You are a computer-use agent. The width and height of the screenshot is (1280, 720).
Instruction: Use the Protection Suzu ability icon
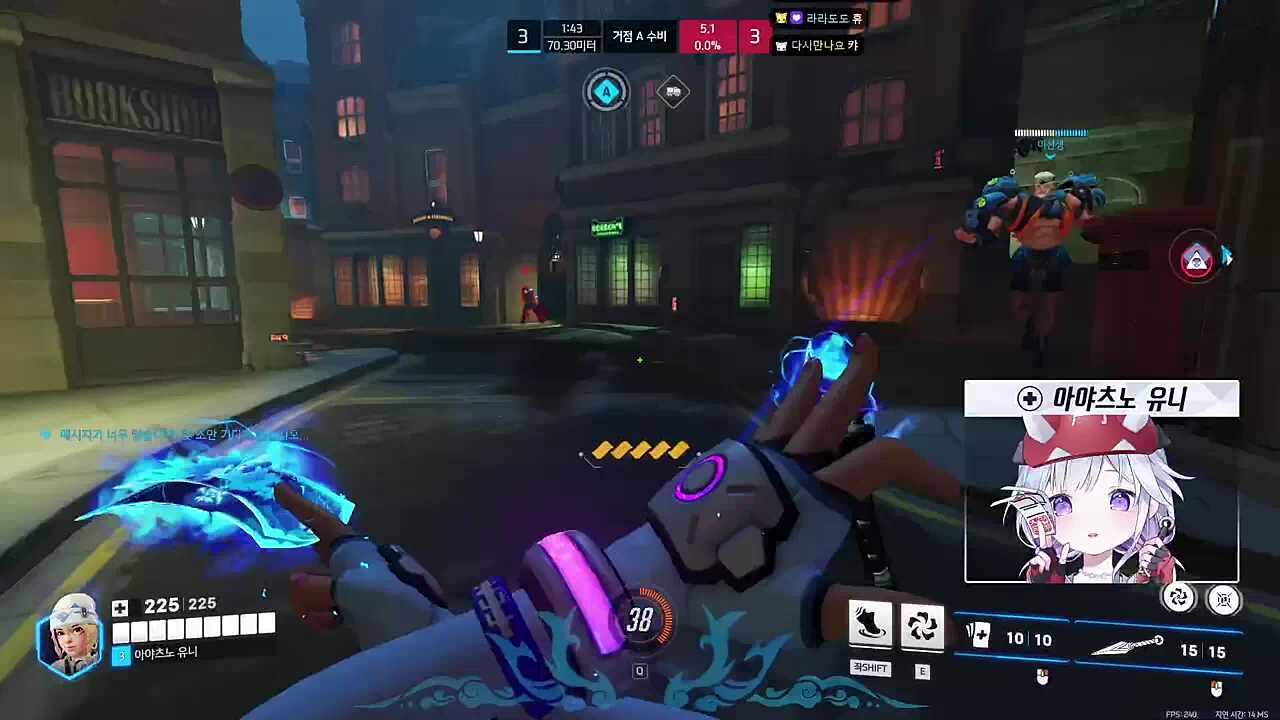[x=922, y=626]
